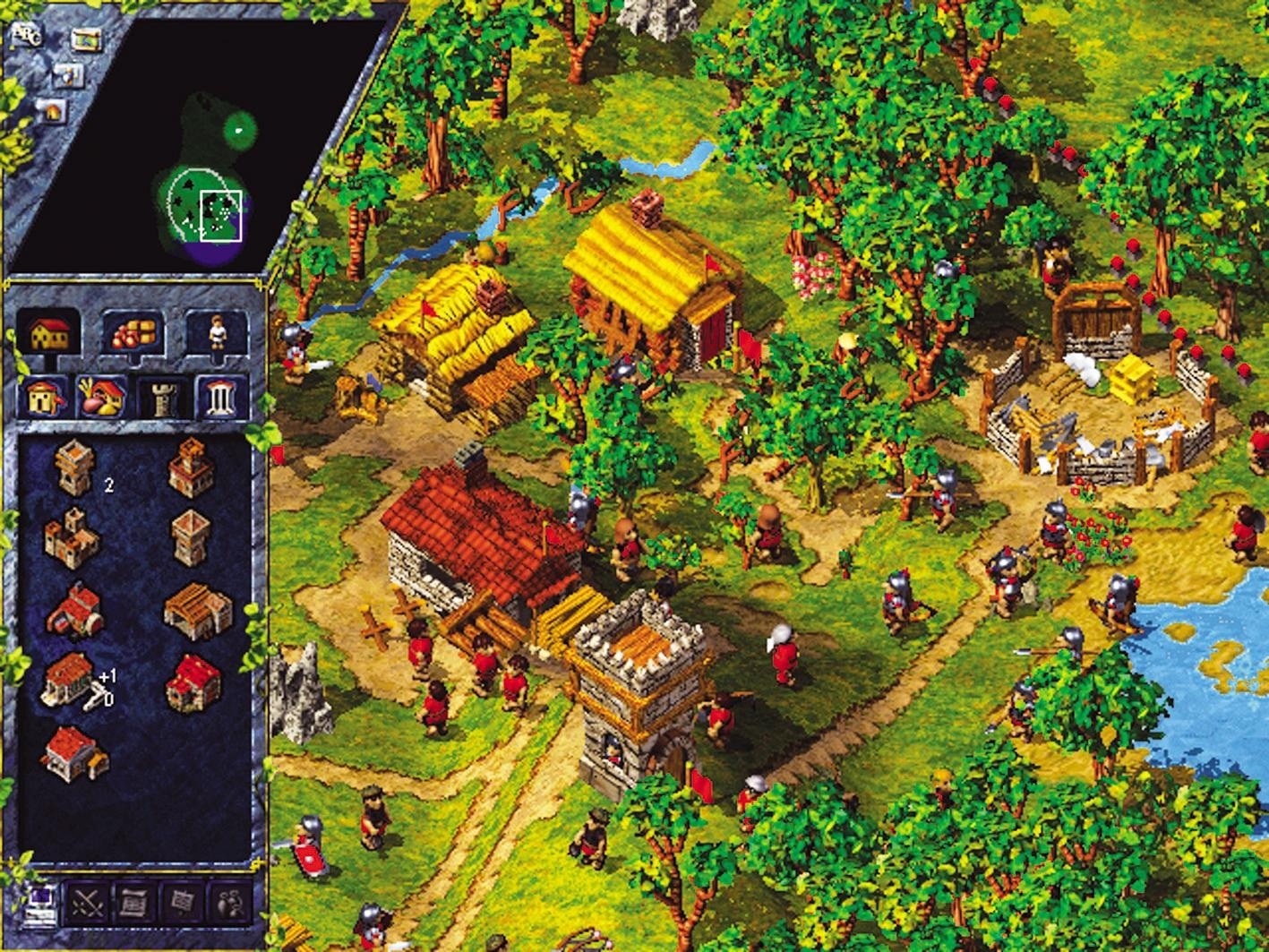Click the magnifier icon below the chat button
This screenshot has width=1269, height=952.
pyautogui.click(x=67, y=73)
